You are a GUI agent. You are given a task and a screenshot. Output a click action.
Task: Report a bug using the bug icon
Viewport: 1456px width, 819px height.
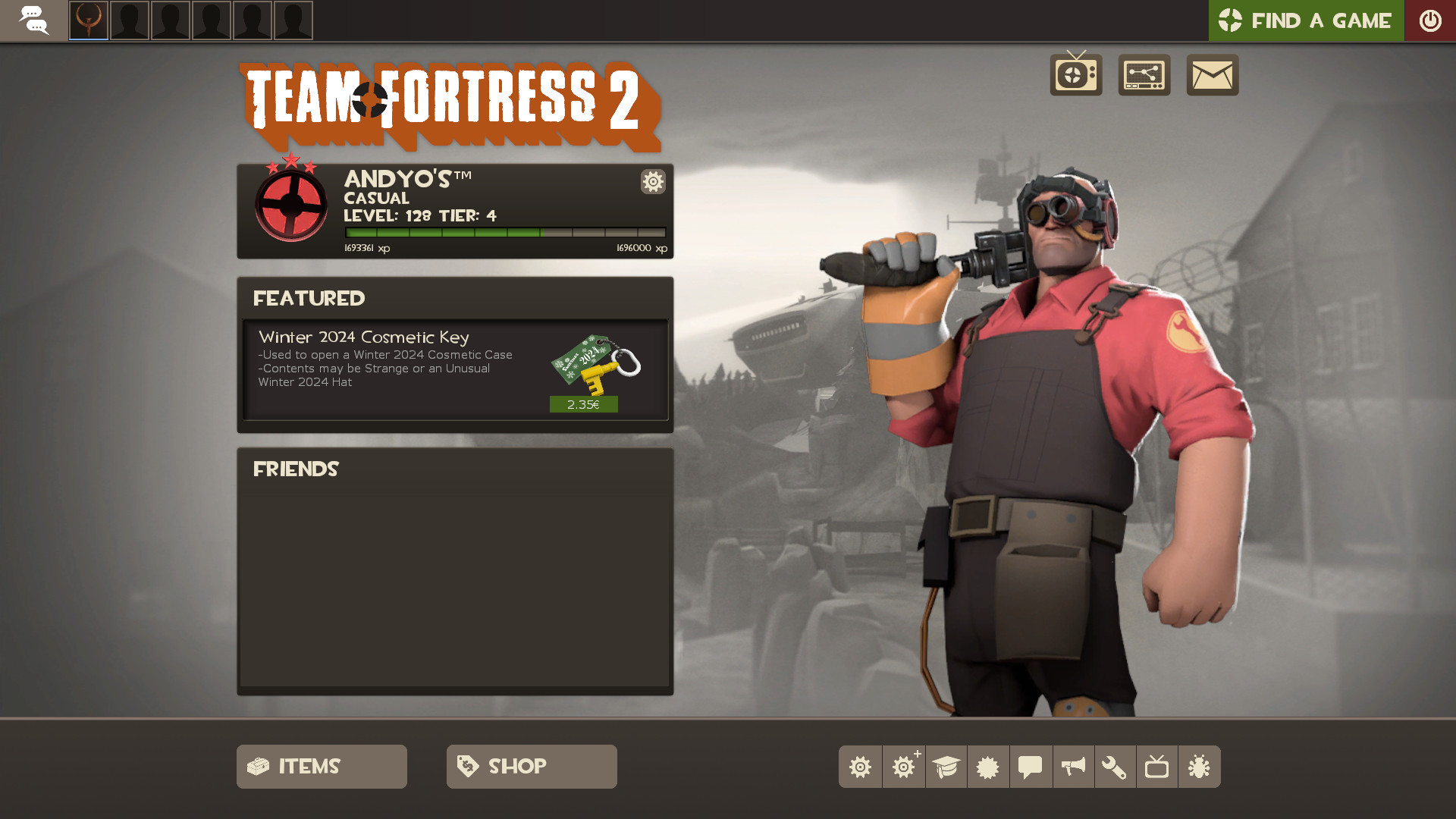pos(1200,767)
